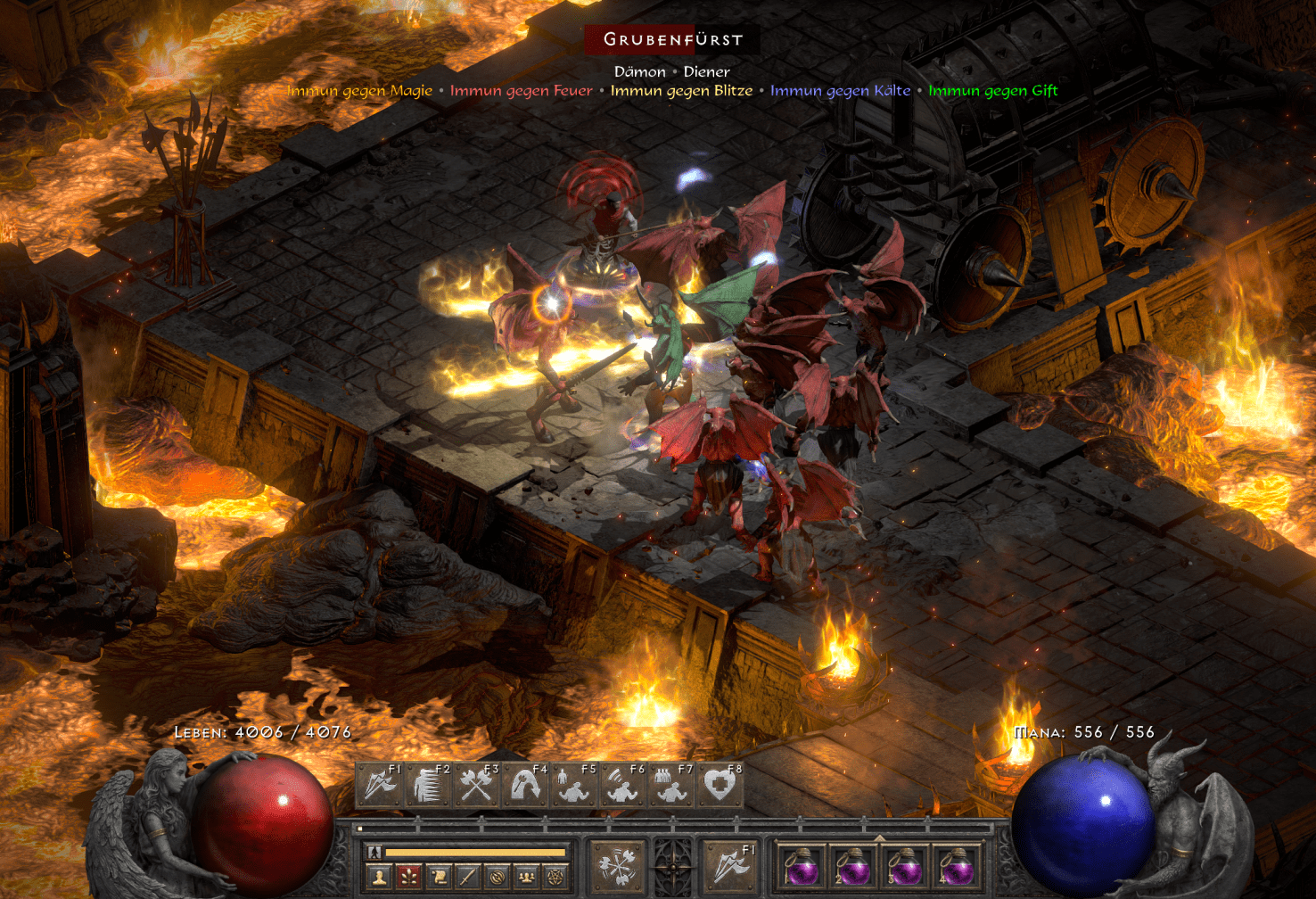Select the F3 crossed axes skill

pyautogui.click(x=477, y=786)
